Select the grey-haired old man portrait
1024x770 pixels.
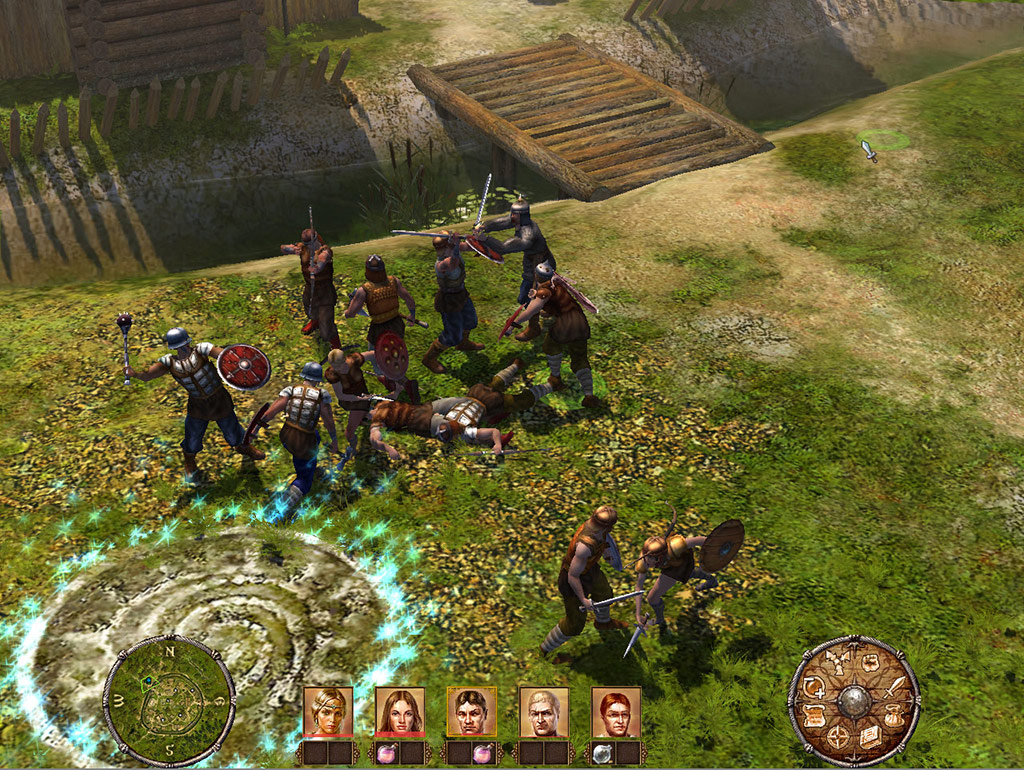tap(543, 711)
